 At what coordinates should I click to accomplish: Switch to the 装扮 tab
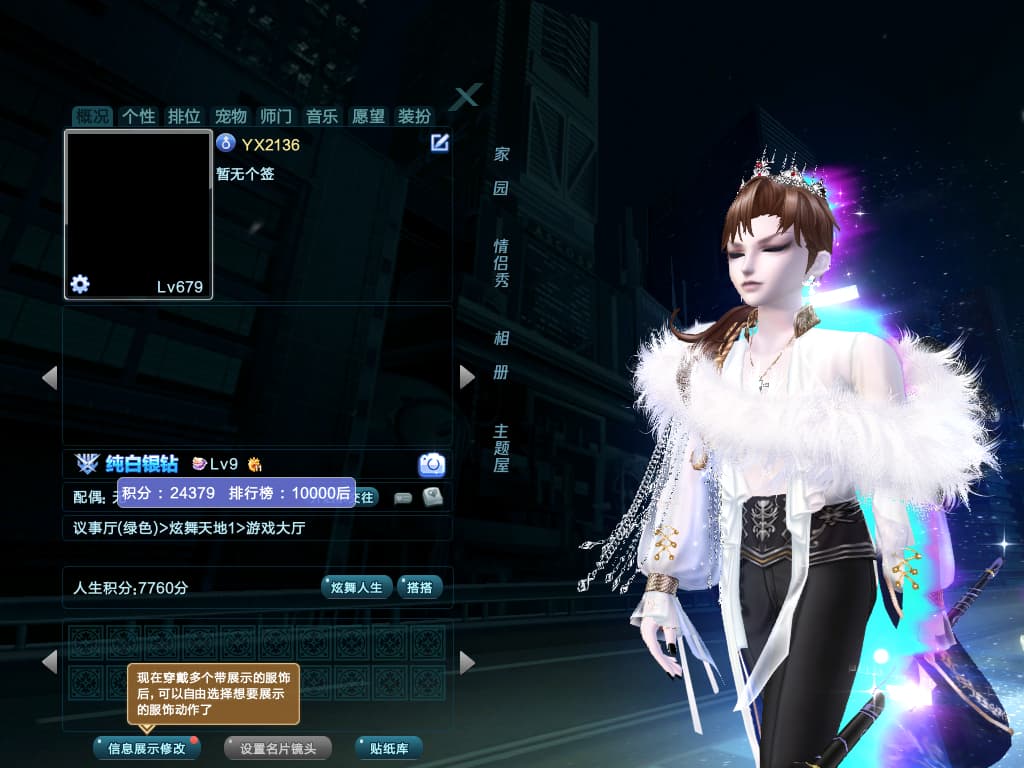(414, 116)
